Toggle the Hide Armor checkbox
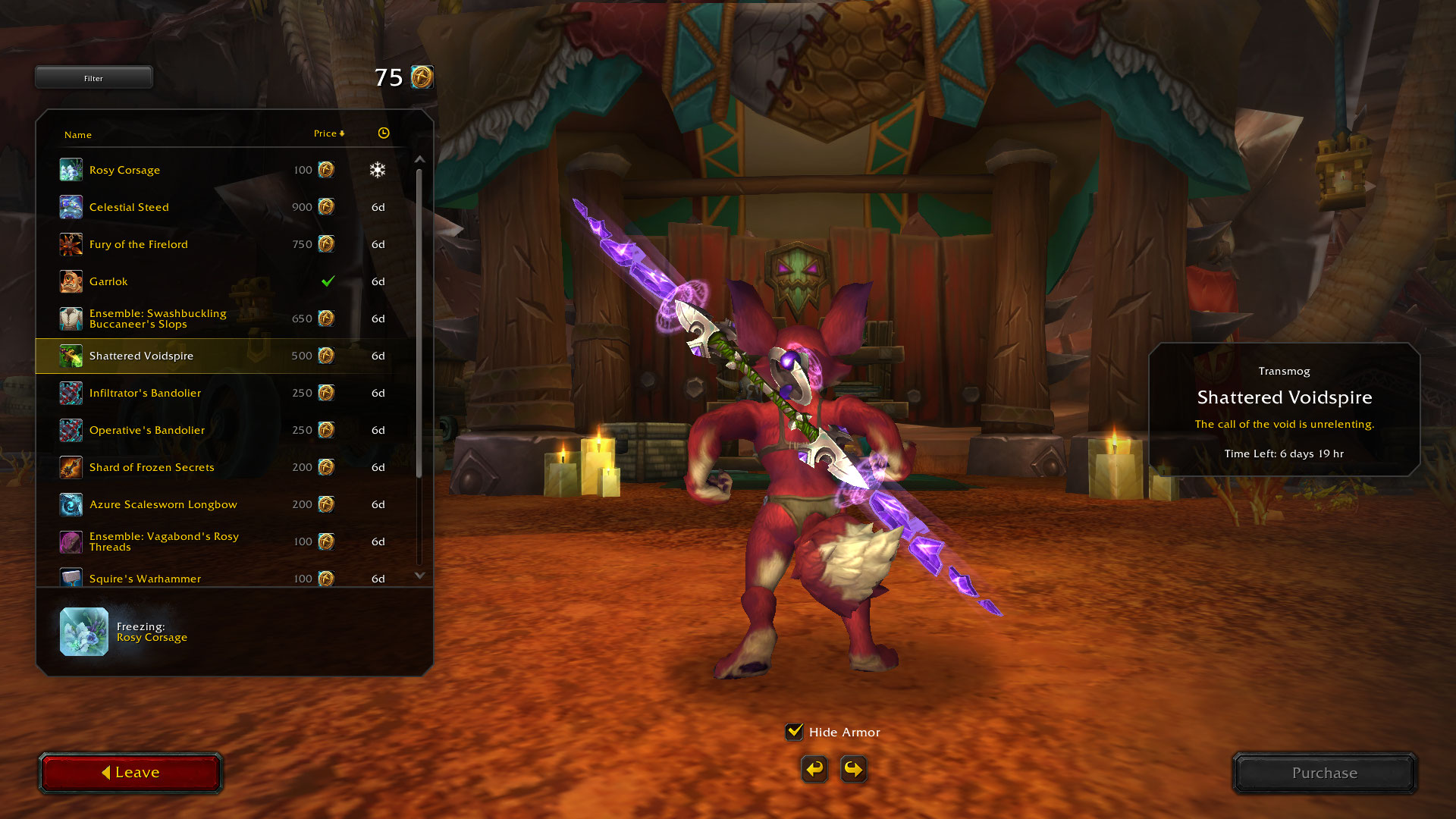1456x819 pixels. [794, 732]
